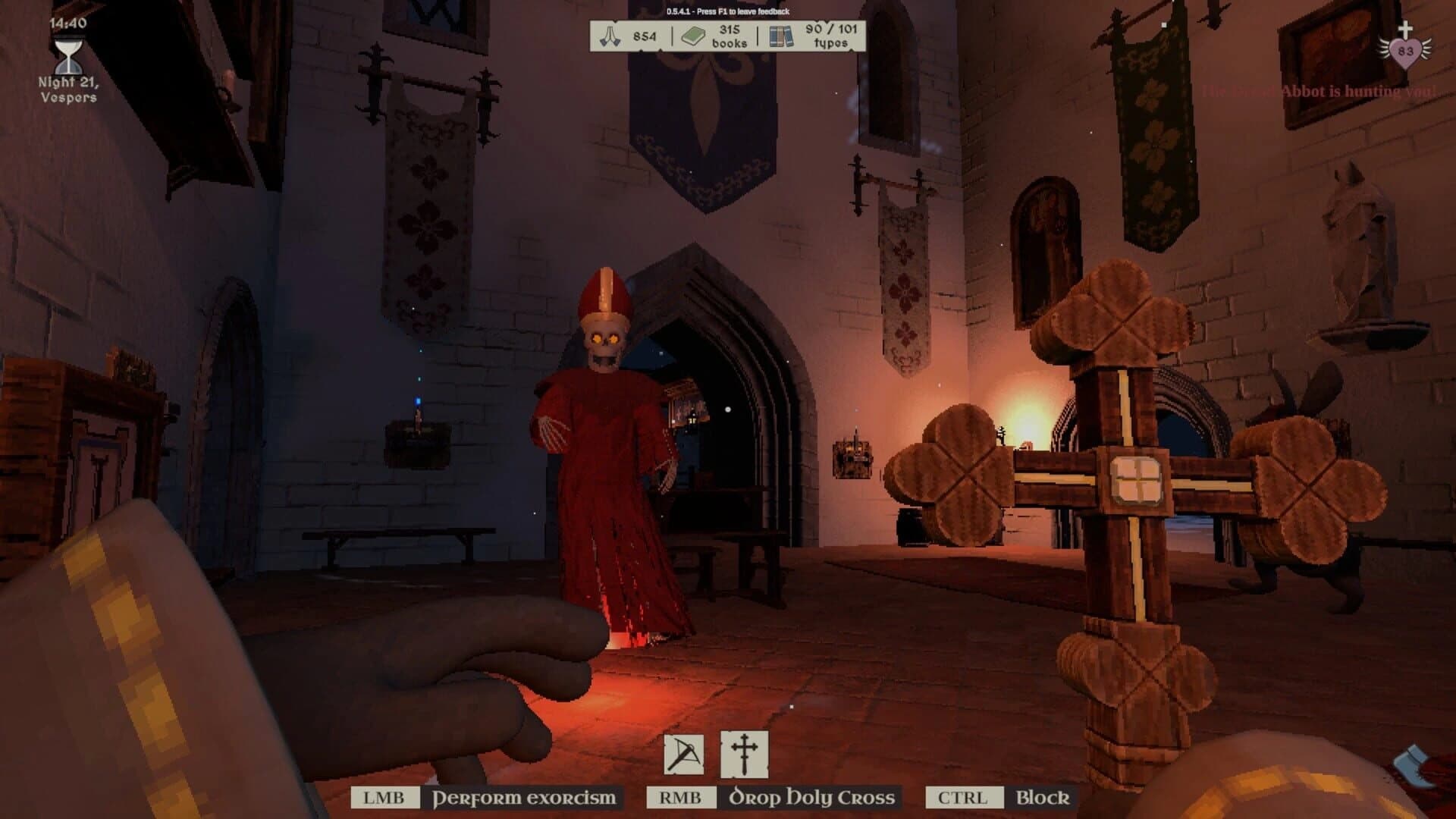Image resolution: width=1456 pixels, height=819 pixels.
Task: Click Perform exorcism action label
Action: click(523, 798)
